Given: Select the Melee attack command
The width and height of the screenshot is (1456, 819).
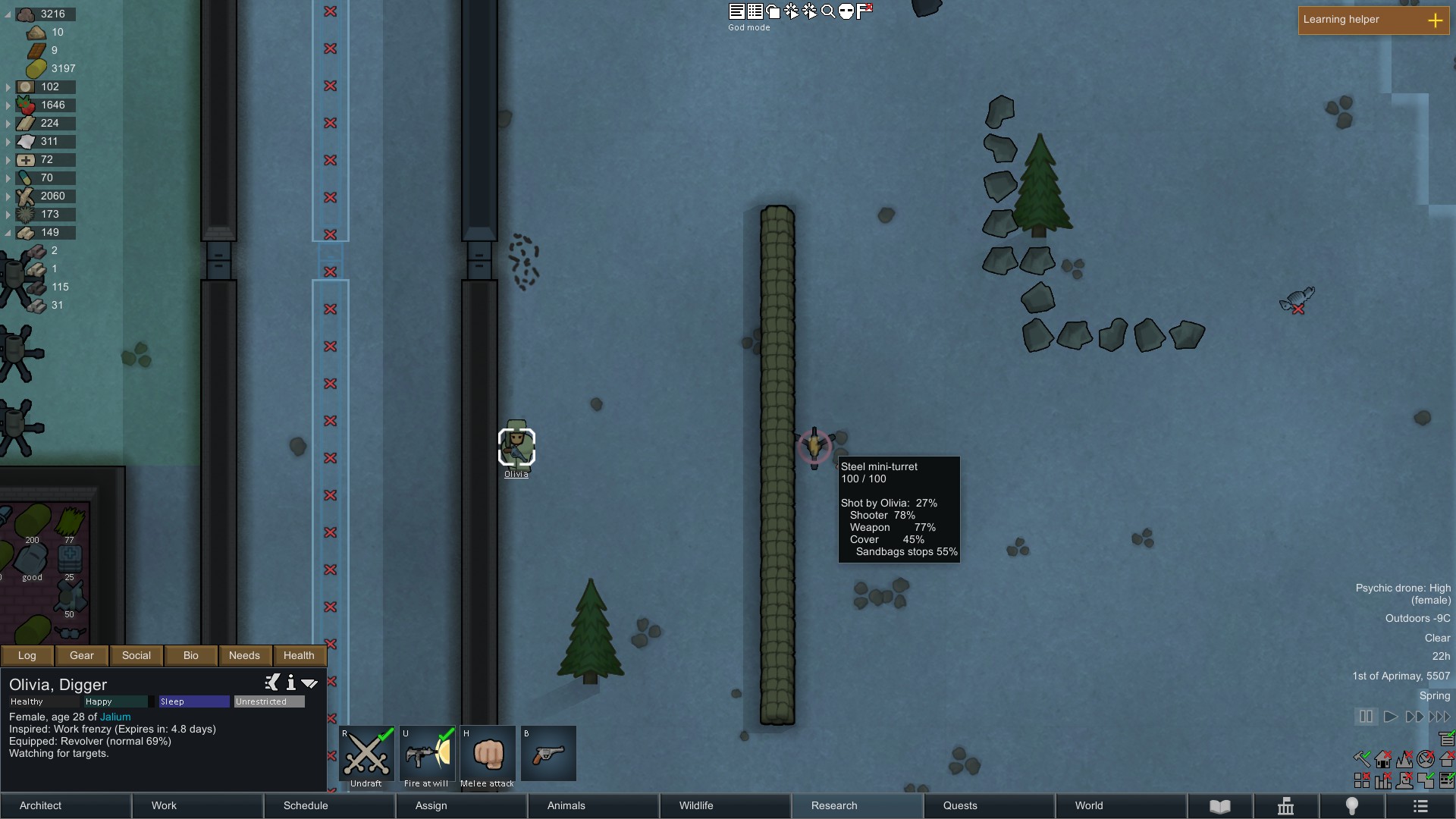Looking at the screenshot, I should pyautogui.click(x=488, y=755).
